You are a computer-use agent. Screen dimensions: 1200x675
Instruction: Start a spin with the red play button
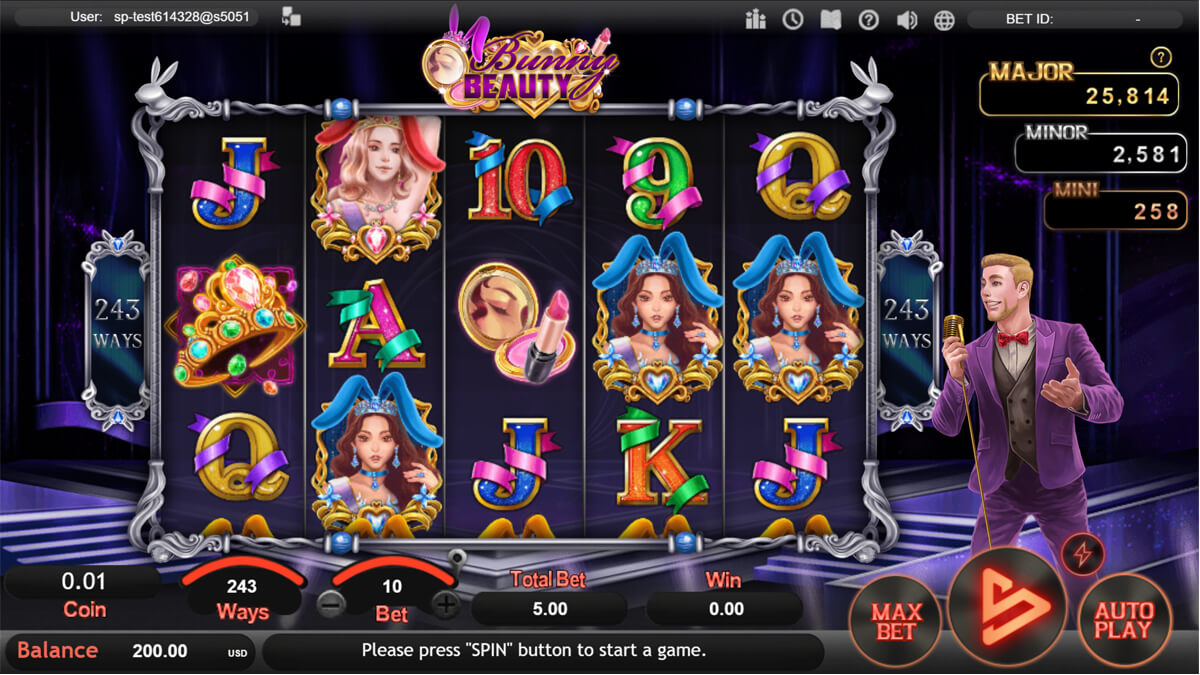point(1008,608)
